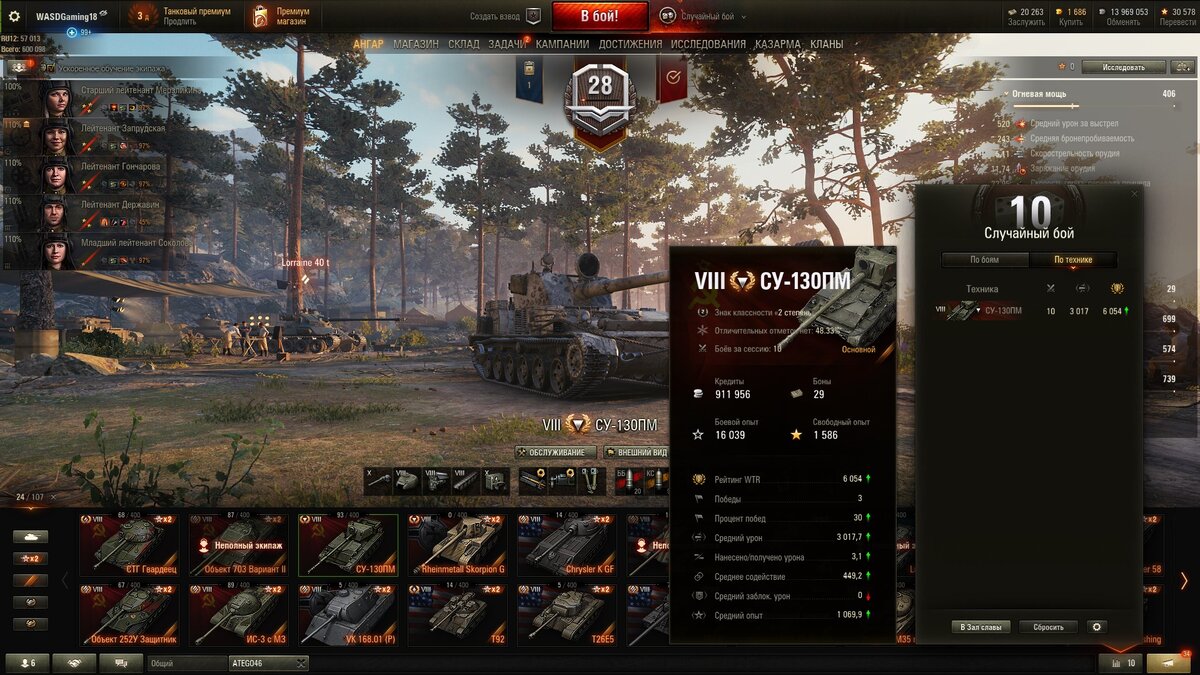Click the «В Зал славы» button
Screen dimensions: 1200x675
coord(980,627)
